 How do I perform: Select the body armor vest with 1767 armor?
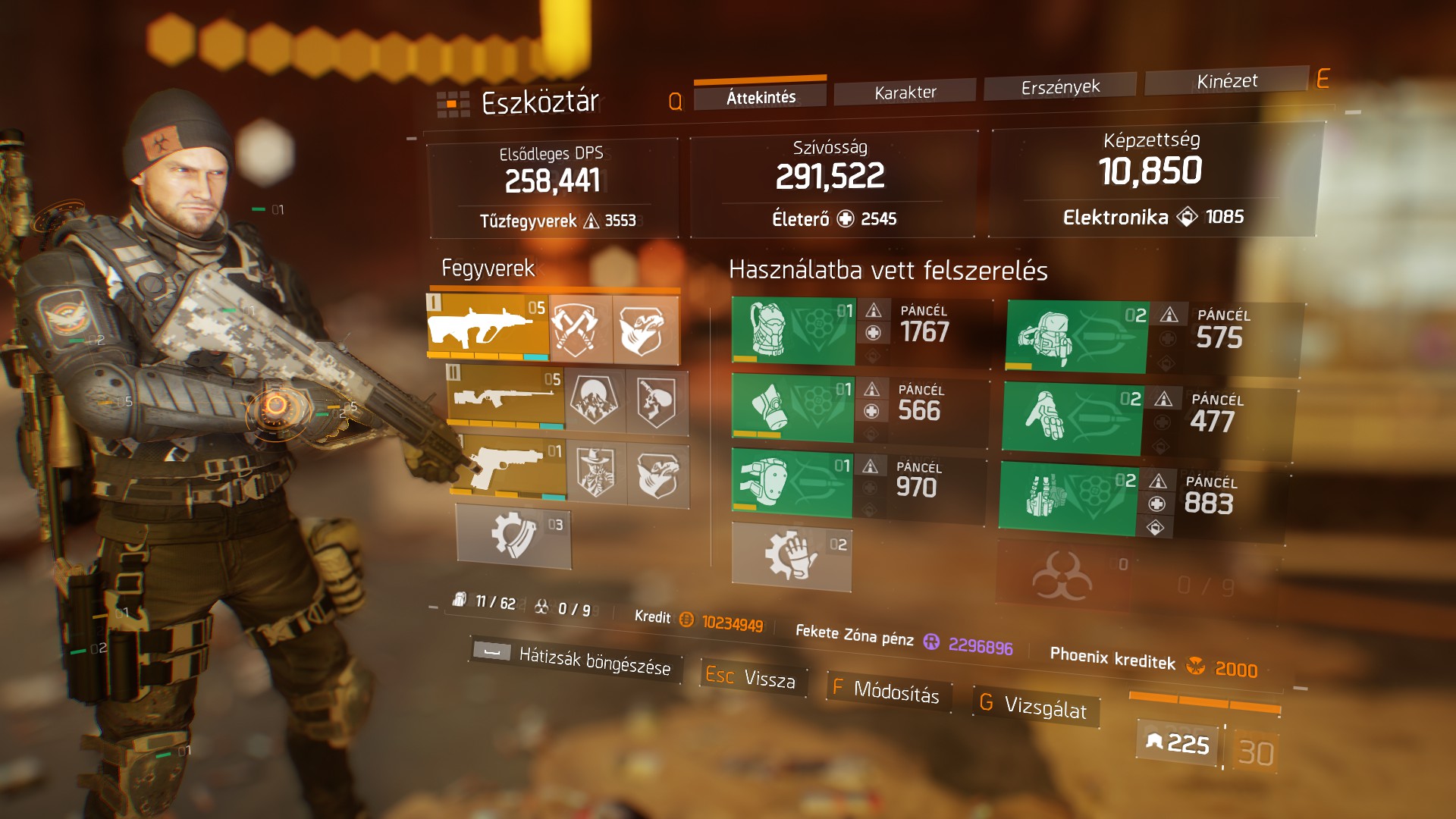(792, 331)
